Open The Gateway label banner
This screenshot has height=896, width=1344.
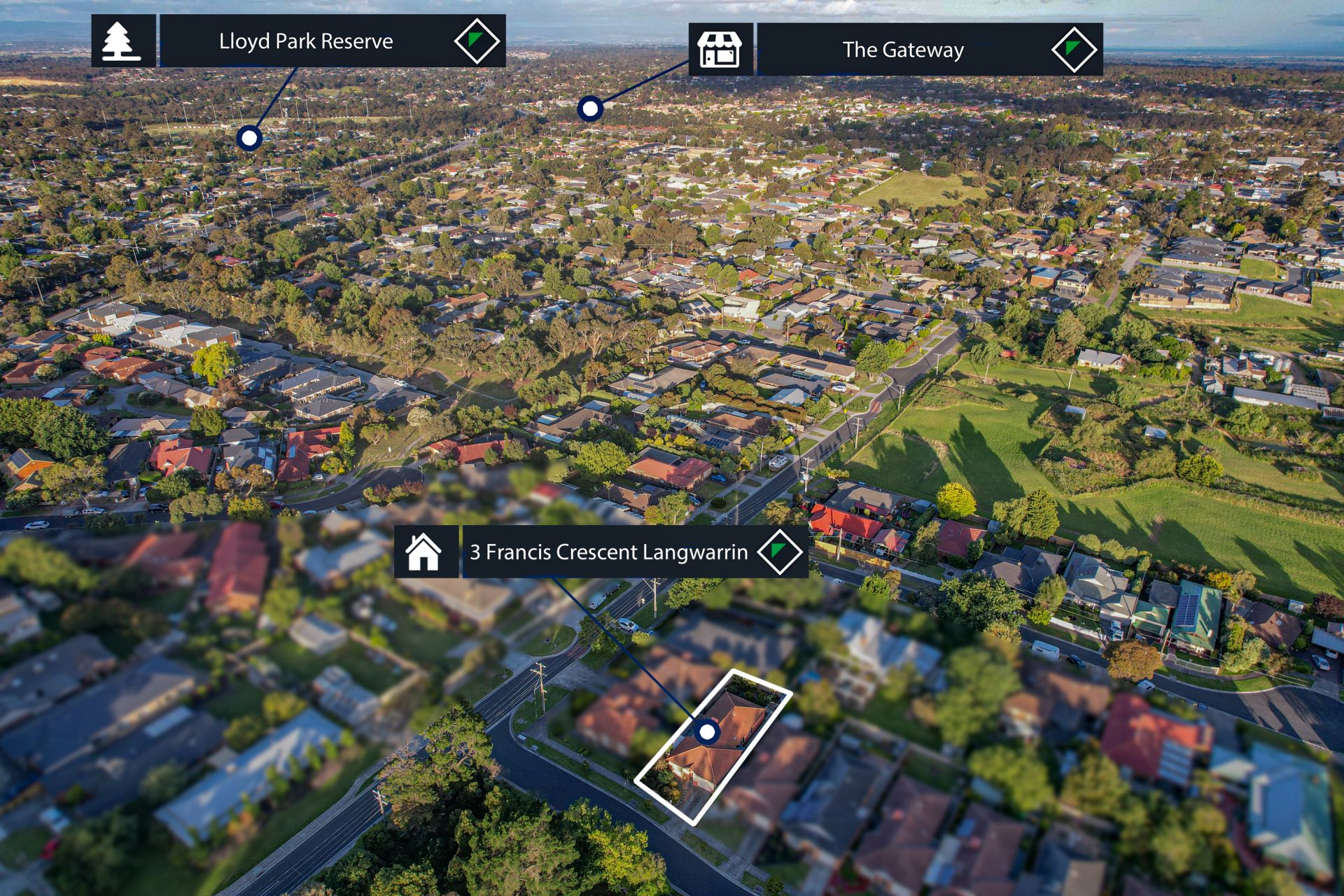pos(902,50)
